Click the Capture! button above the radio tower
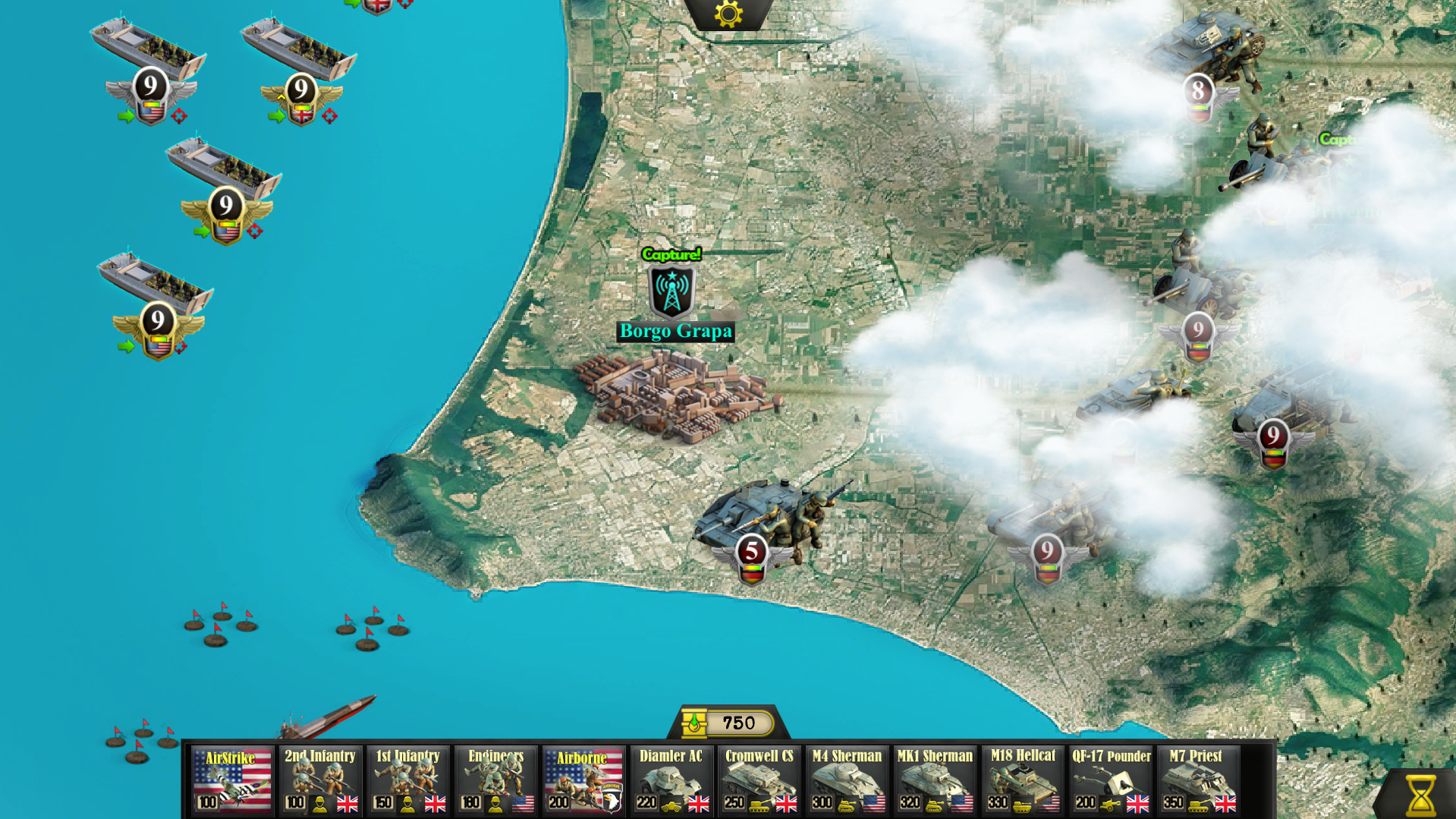The height and width of the screenshot is (819, 1456). point(671,256)
